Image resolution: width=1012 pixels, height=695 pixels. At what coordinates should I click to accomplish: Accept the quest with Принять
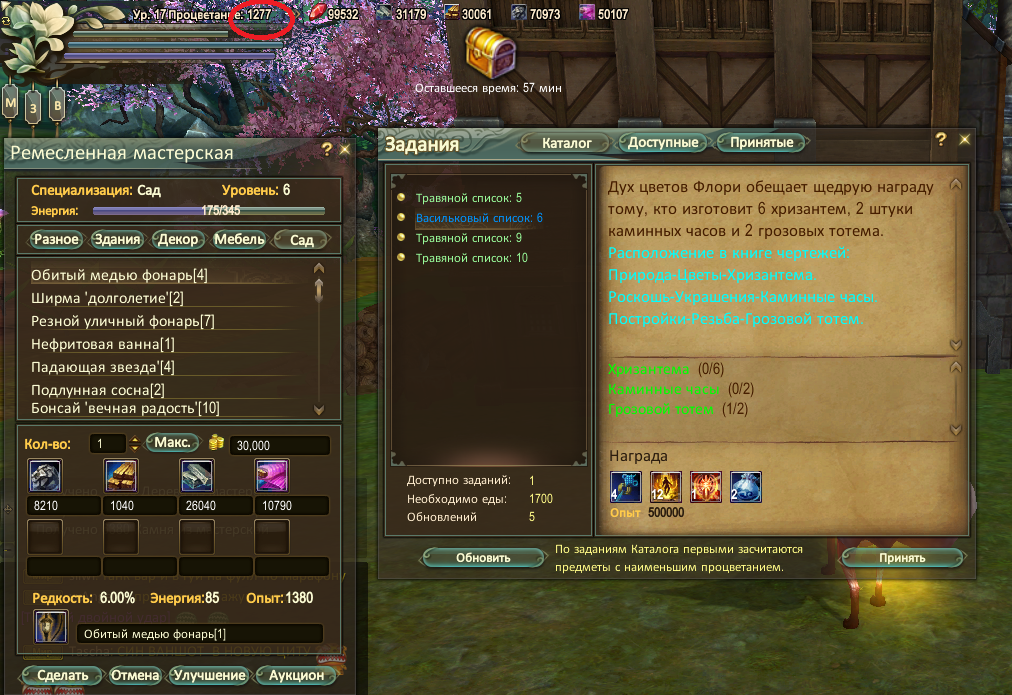pyautogui.click(x=902, y=558)
